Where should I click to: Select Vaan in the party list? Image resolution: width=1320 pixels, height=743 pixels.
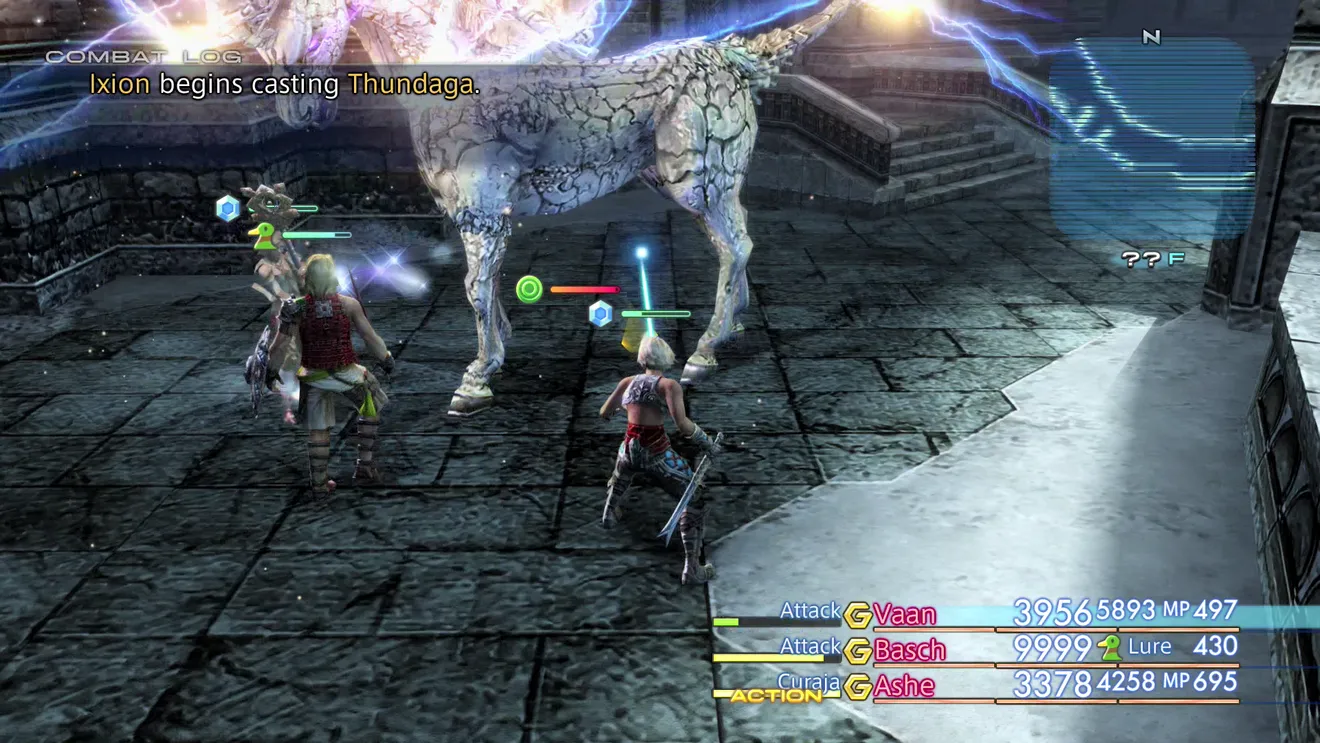pyautogui.click(x=904, y=614)
